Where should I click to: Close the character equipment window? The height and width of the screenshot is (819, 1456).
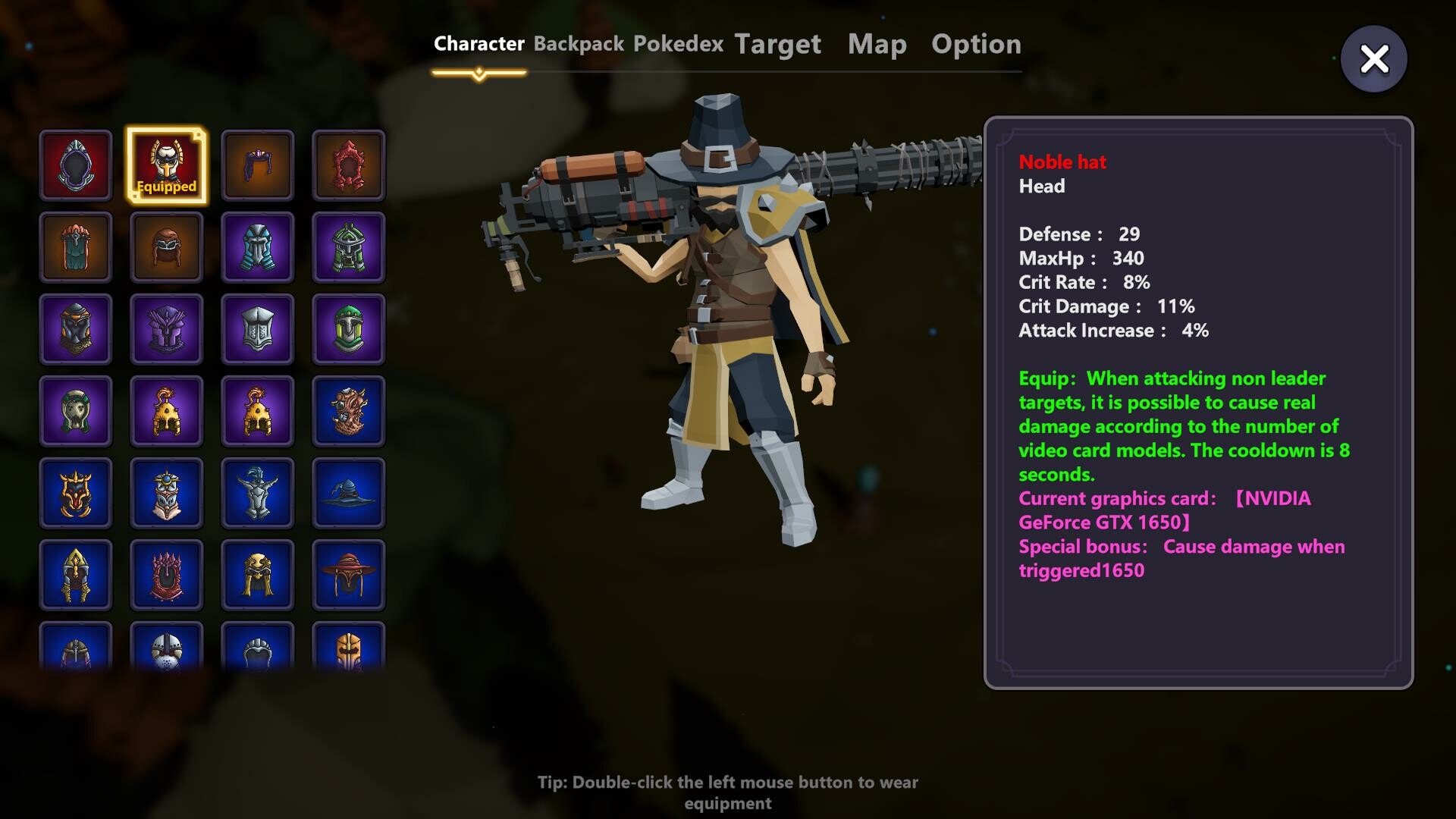[1373, 58]
